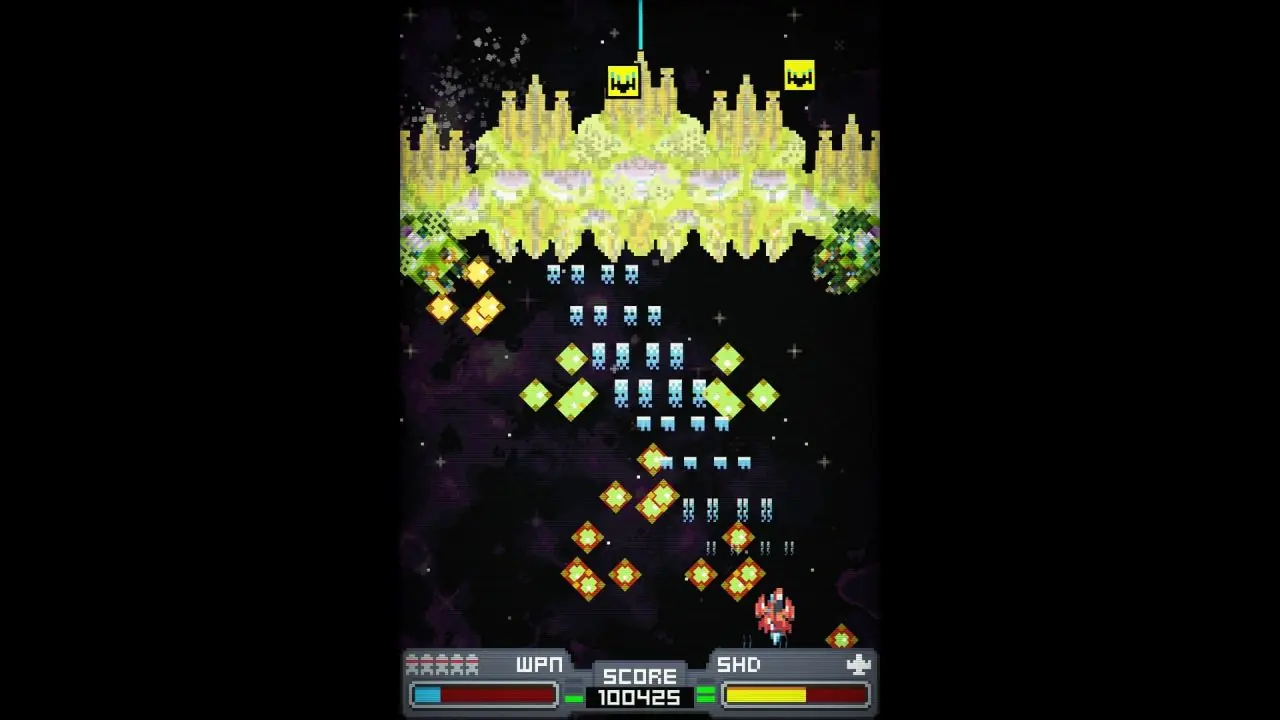Select the first invader life icon
Viewport: 1280px width, 720px height.
point(413,663)
